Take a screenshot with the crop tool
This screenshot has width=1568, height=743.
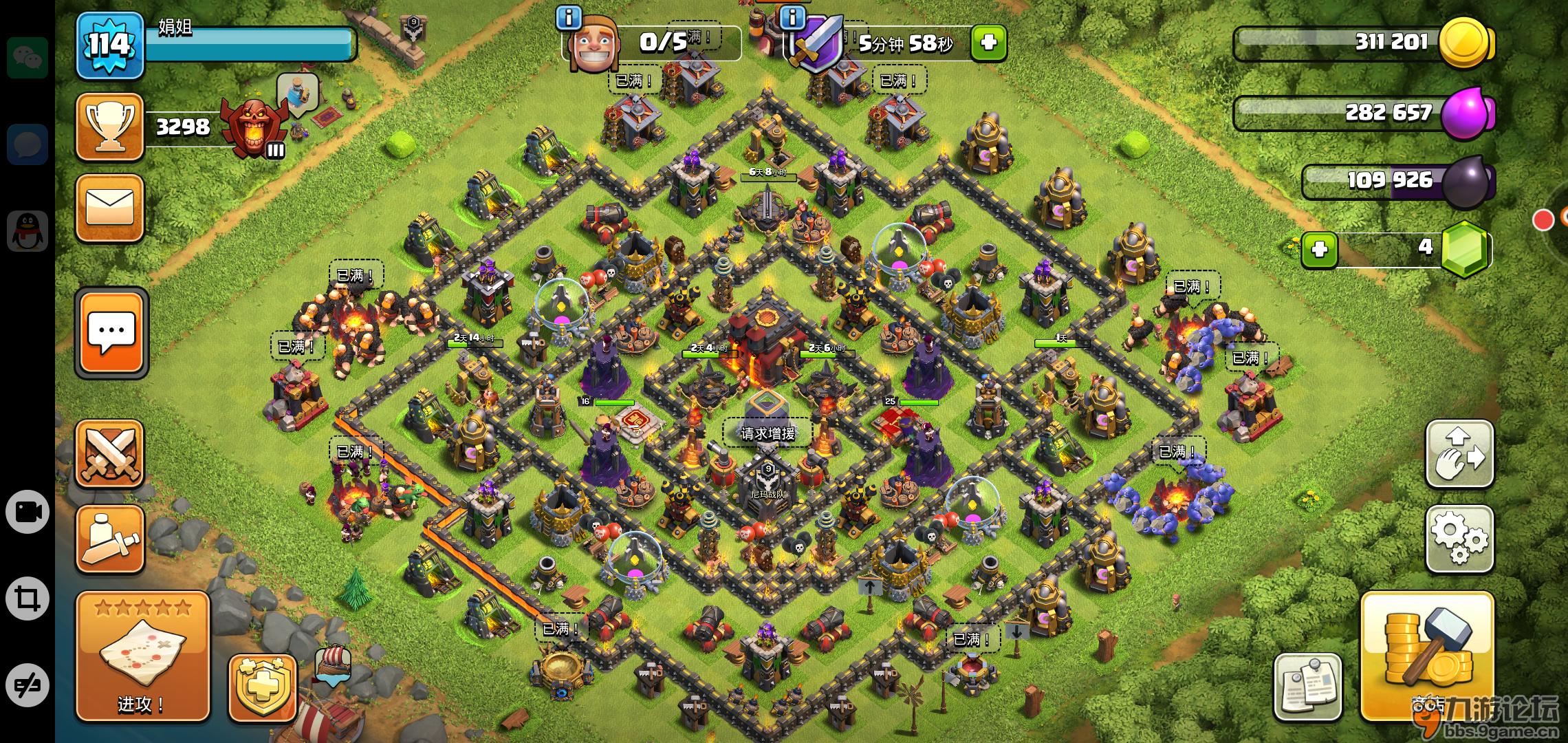27,598
